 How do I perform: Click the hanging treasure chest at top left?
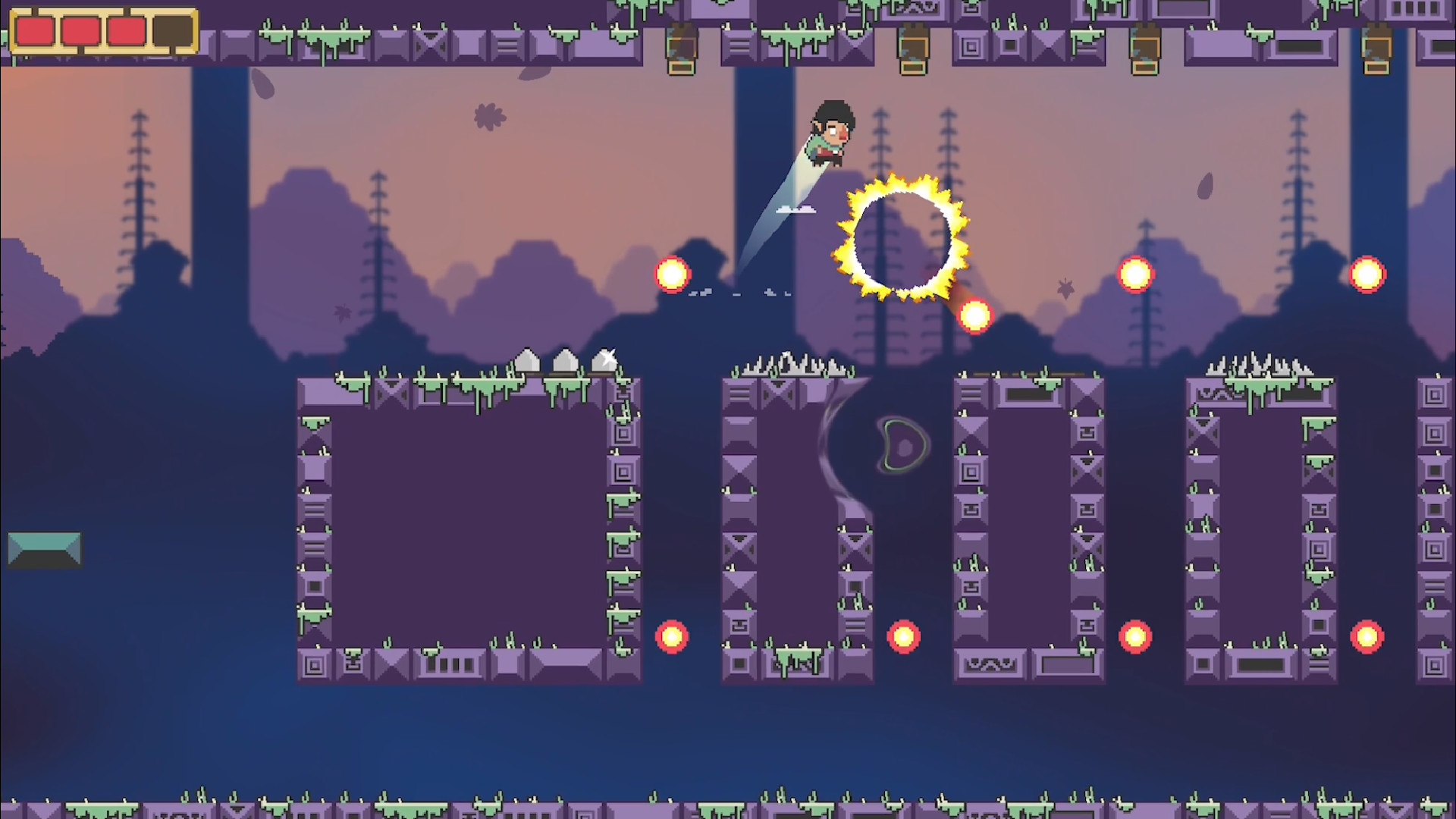coord(680,49)
